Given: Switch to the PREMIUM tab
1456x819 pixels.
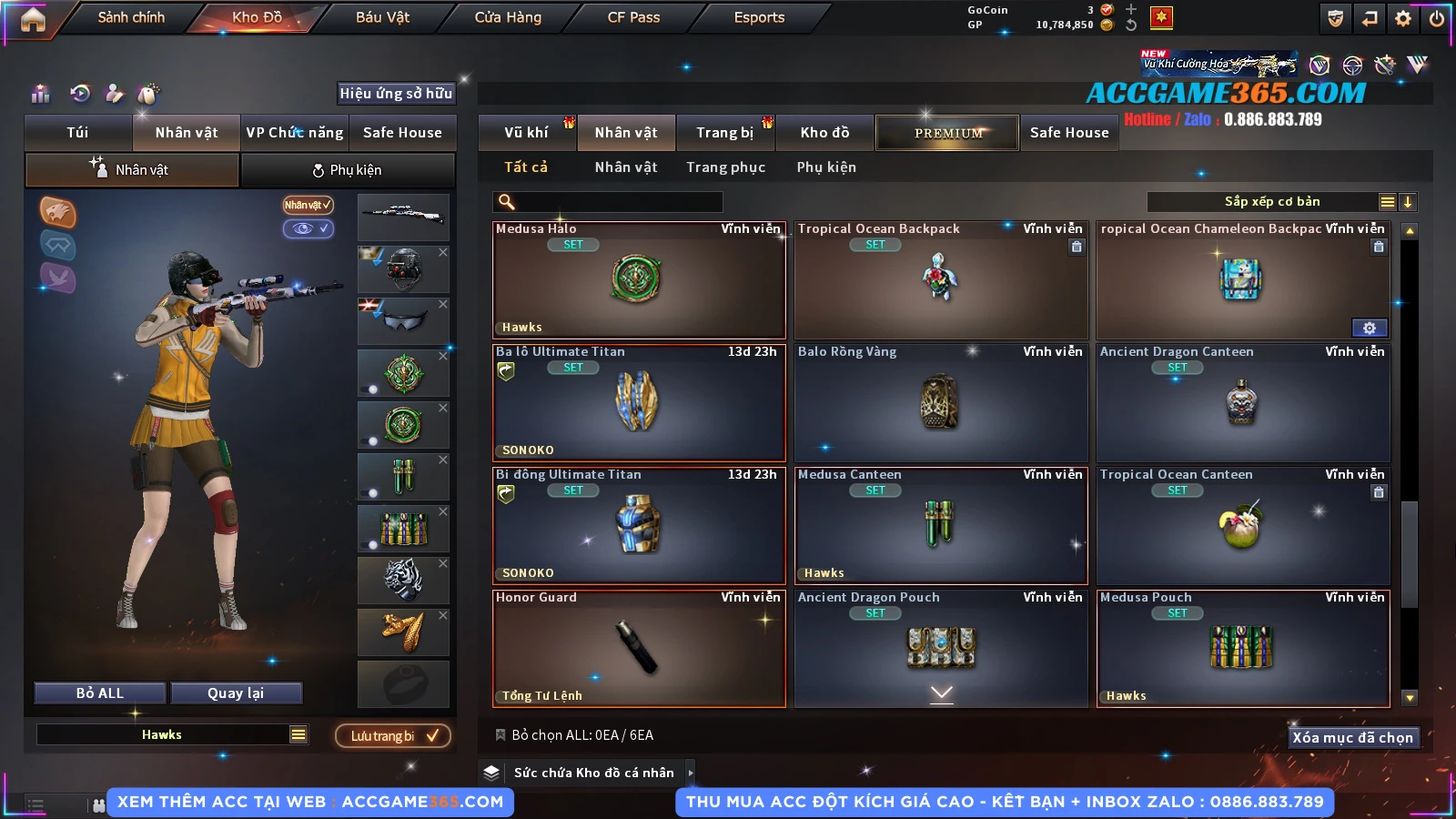Looking at the screenshot, I should pyautogui.click(x=947, y=133).
